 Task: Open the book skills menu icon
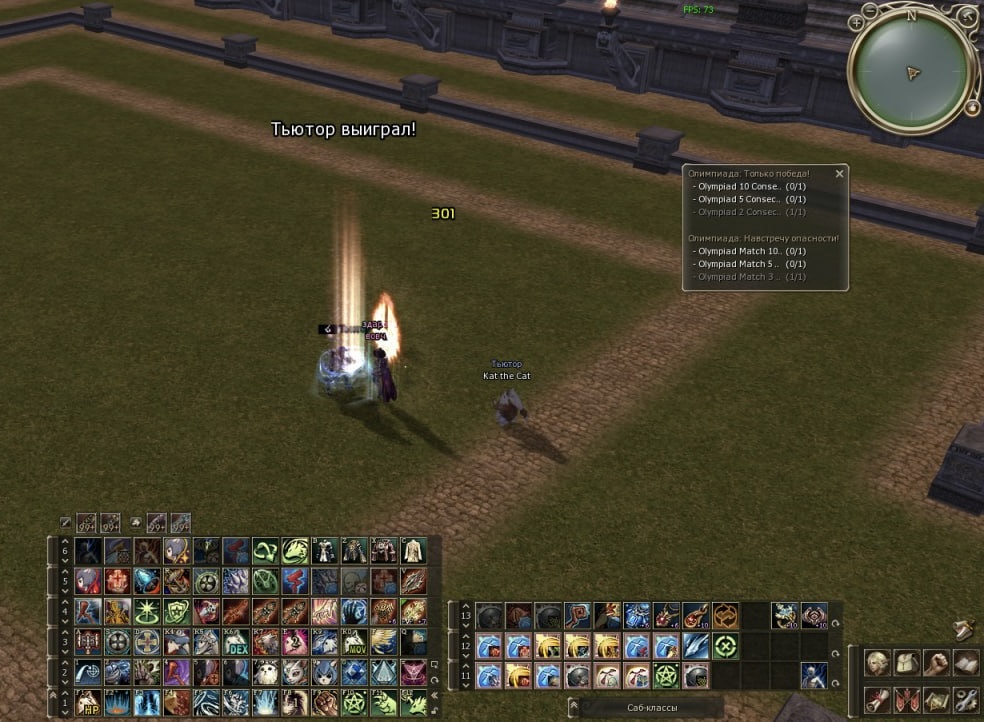click(966, 663)
